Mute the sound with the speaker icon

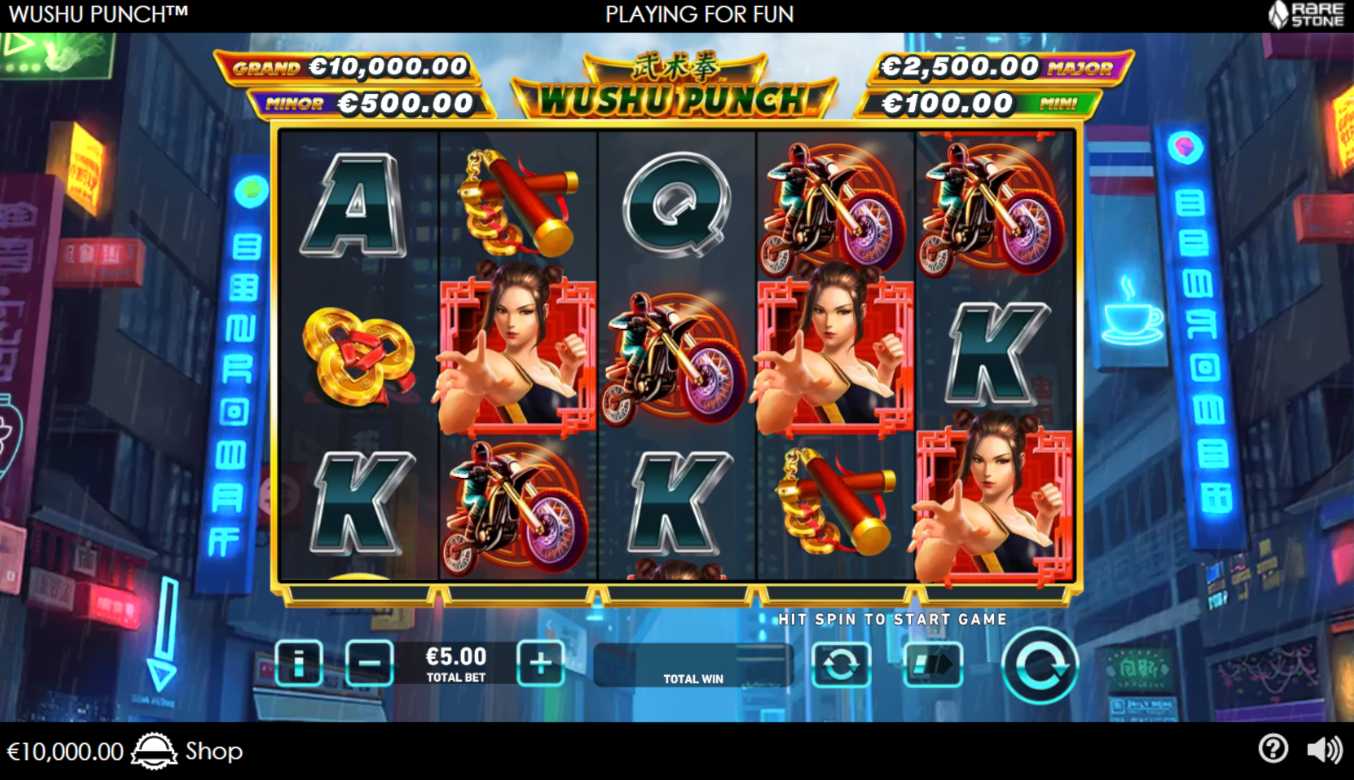[x=1324, y=749]
